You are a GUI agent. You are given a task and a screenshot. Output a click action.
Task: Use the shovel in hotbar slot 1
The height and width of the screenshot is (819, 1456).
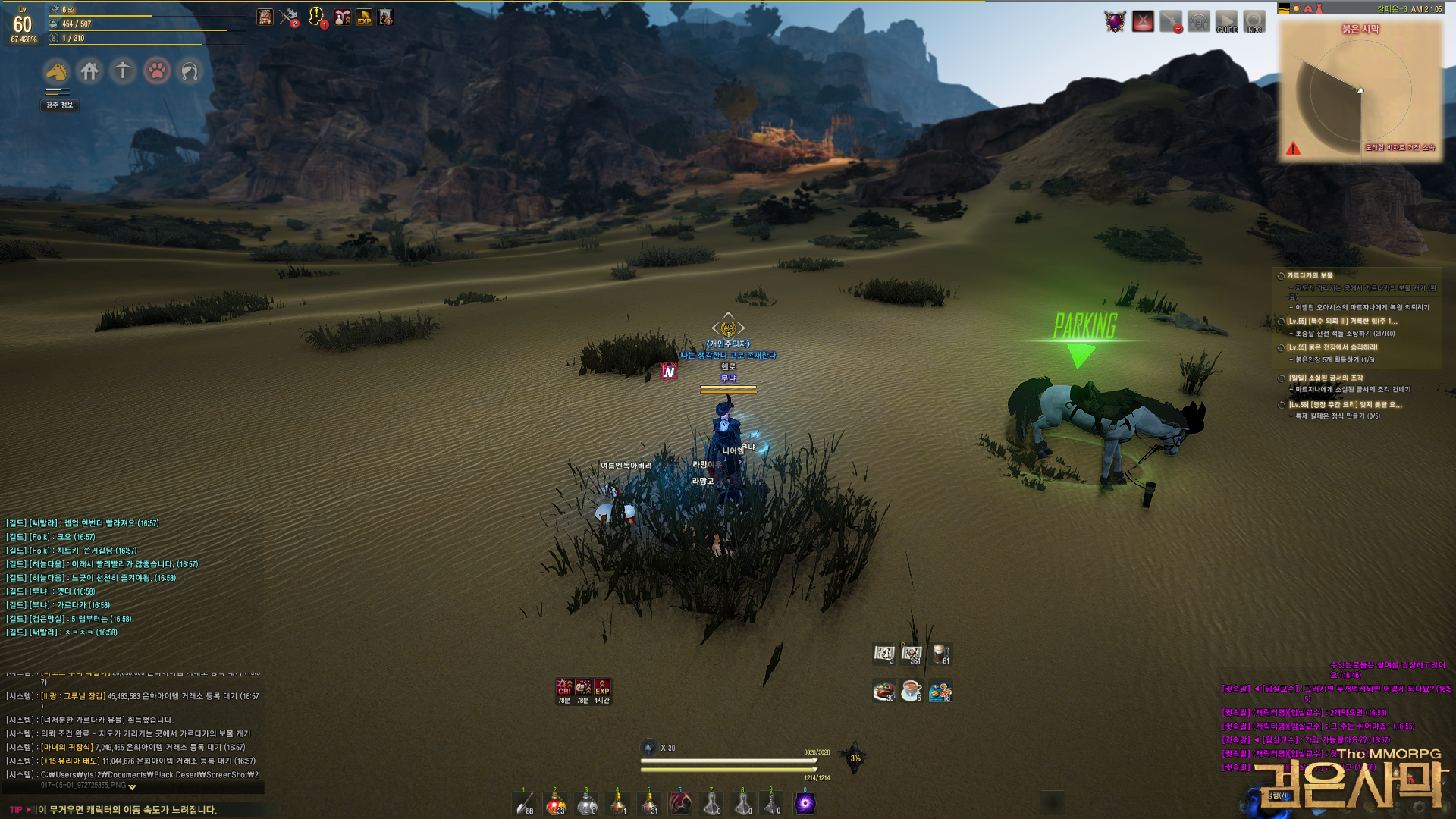coord(525,804)
